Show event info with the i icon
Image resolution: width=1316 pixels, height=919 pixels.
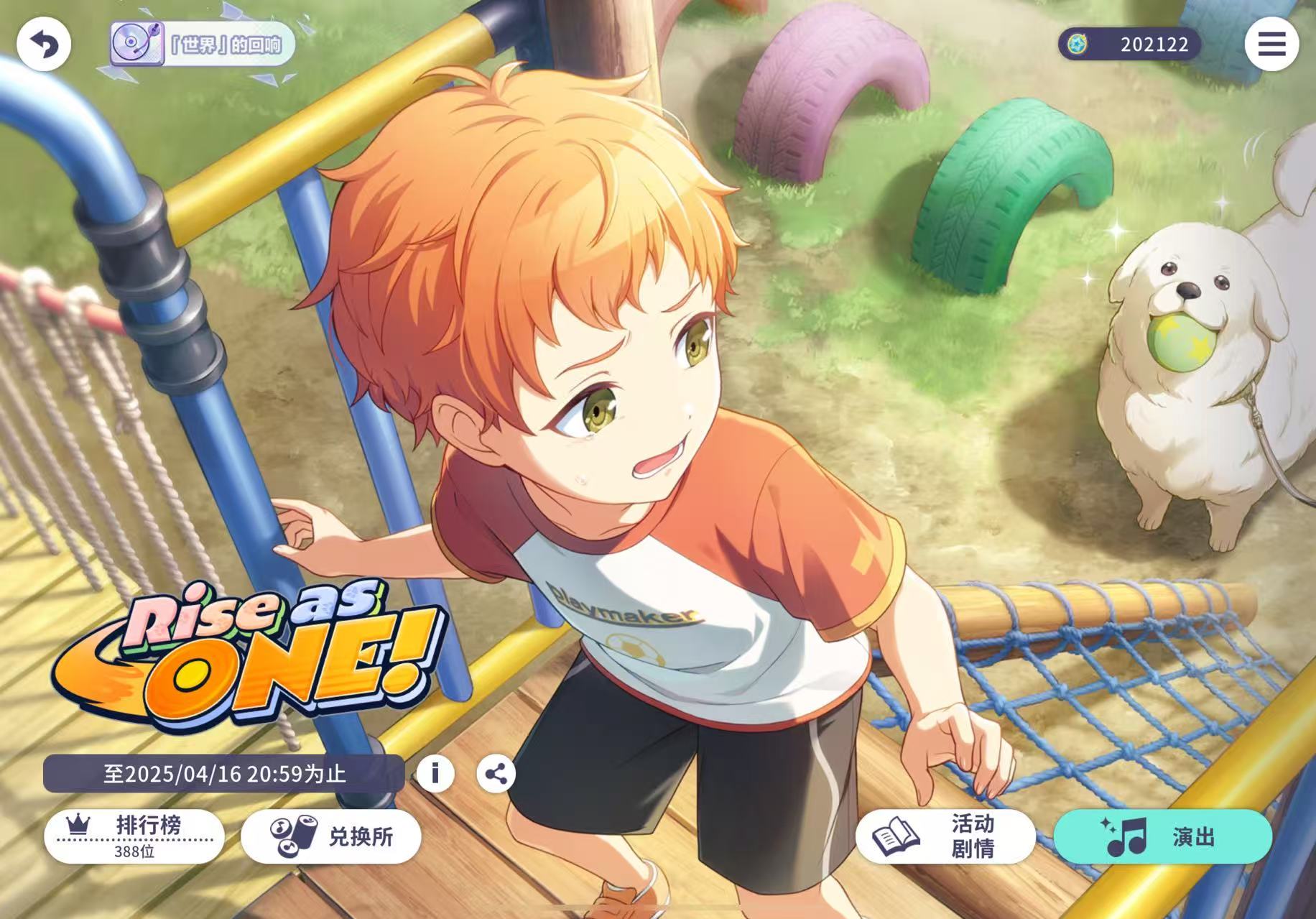435,774
